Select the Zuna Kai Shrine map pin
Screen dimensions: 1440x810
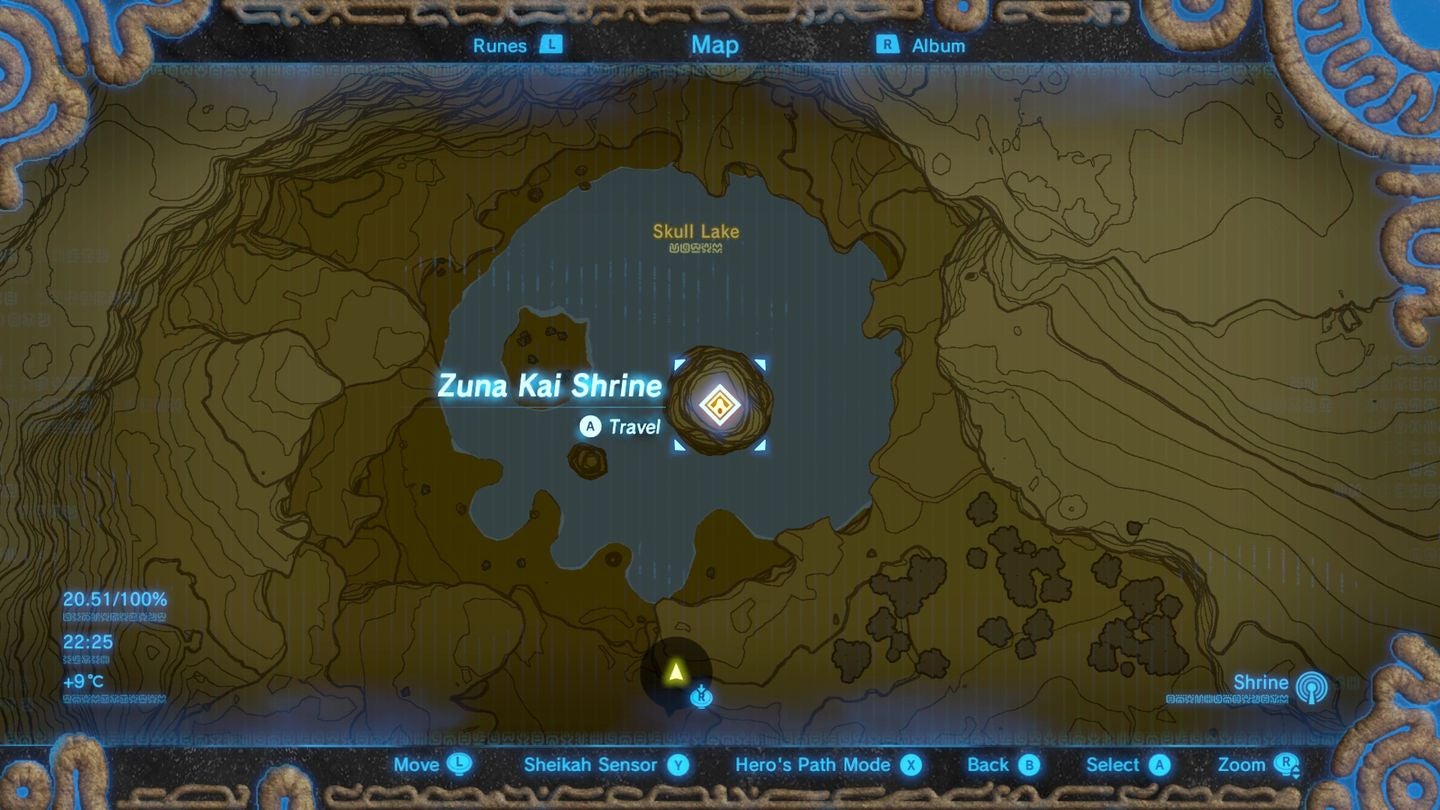click(720, 404)
